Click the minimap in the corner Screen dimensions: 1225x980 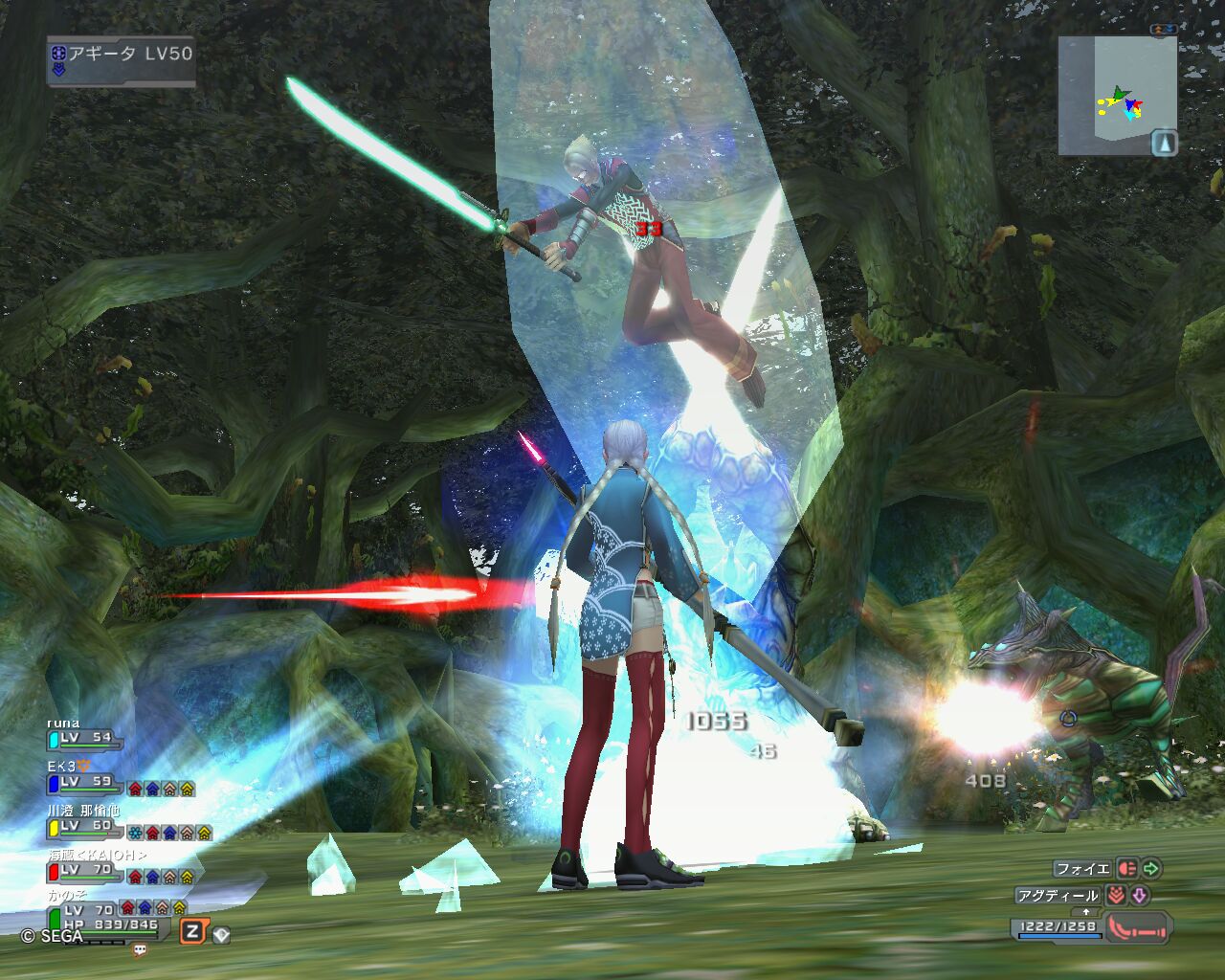pyautogui.click(x=1116, y=96)
